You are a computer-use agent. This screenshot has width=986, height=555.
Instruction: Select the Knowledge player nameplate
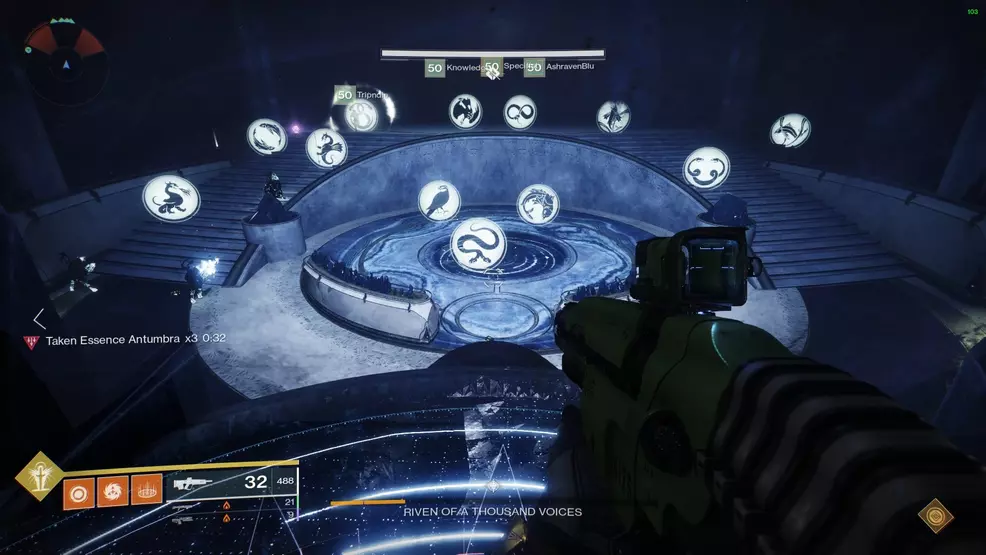click(454, 68)
